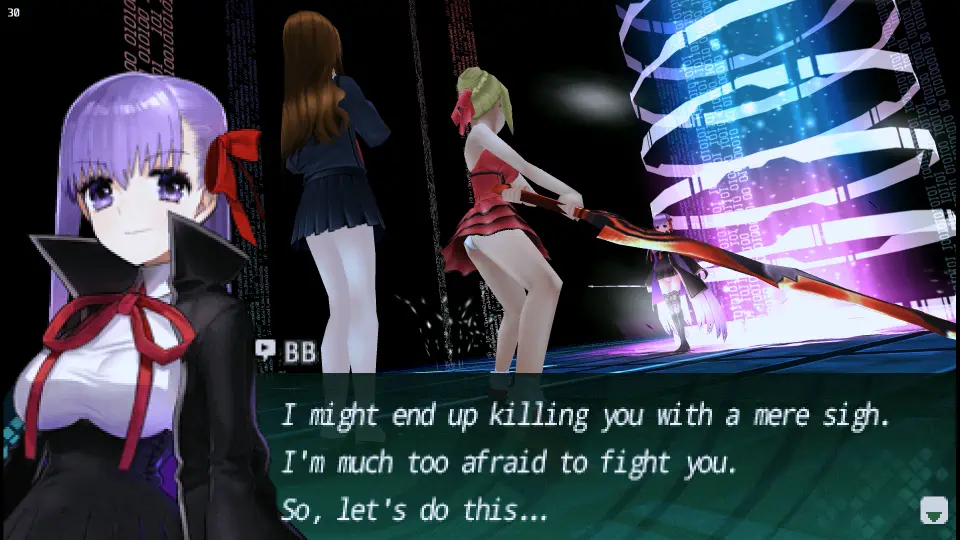The image size is (960, 540).
Task: Click the down-arrow advance icon in dialogue box
Action: pyautogui.click(x=933, y=510)
